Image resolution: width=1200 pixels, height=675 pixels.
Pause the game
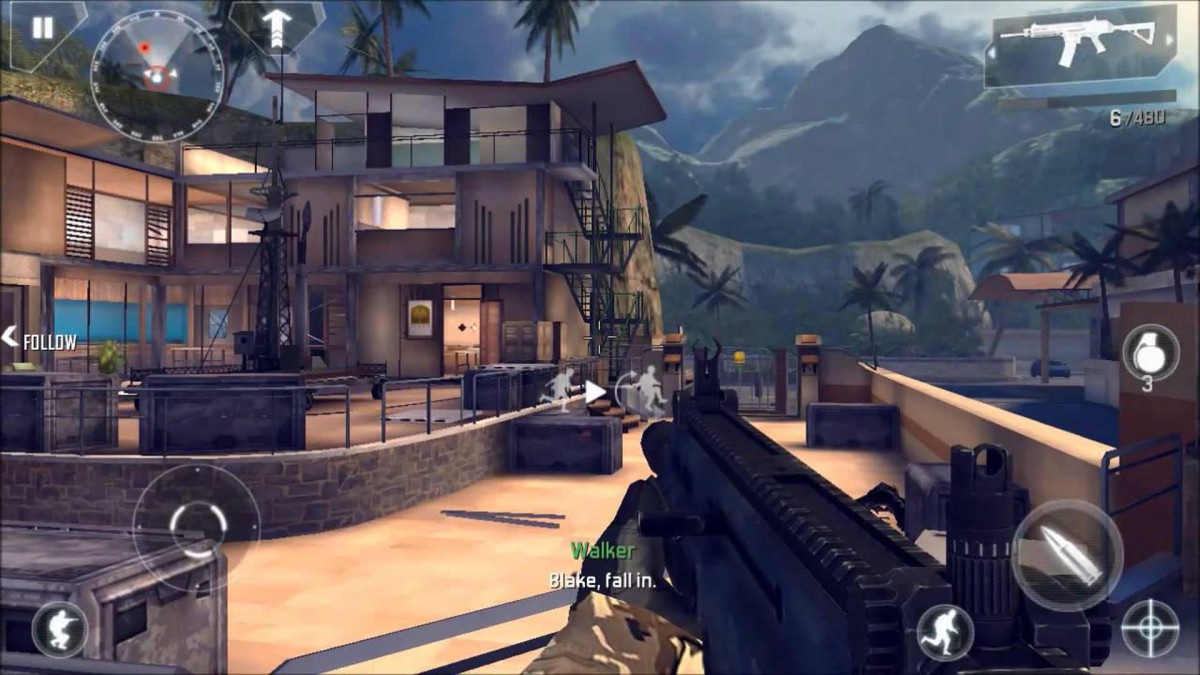click(x=42, y=28)
